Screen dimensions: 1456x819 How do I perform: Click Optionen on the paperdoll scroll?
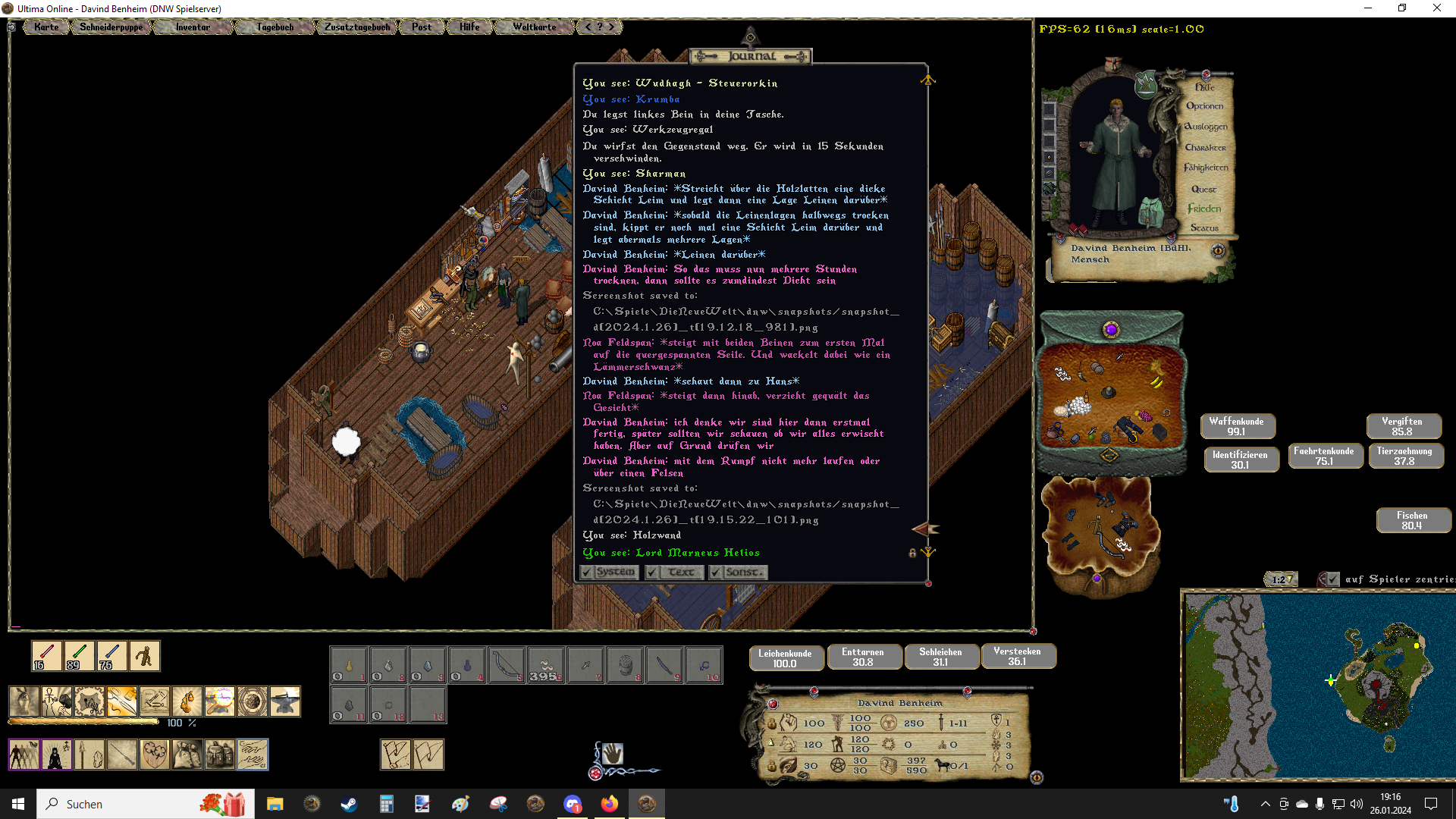pyautogui.click(x=1204, y=106)
